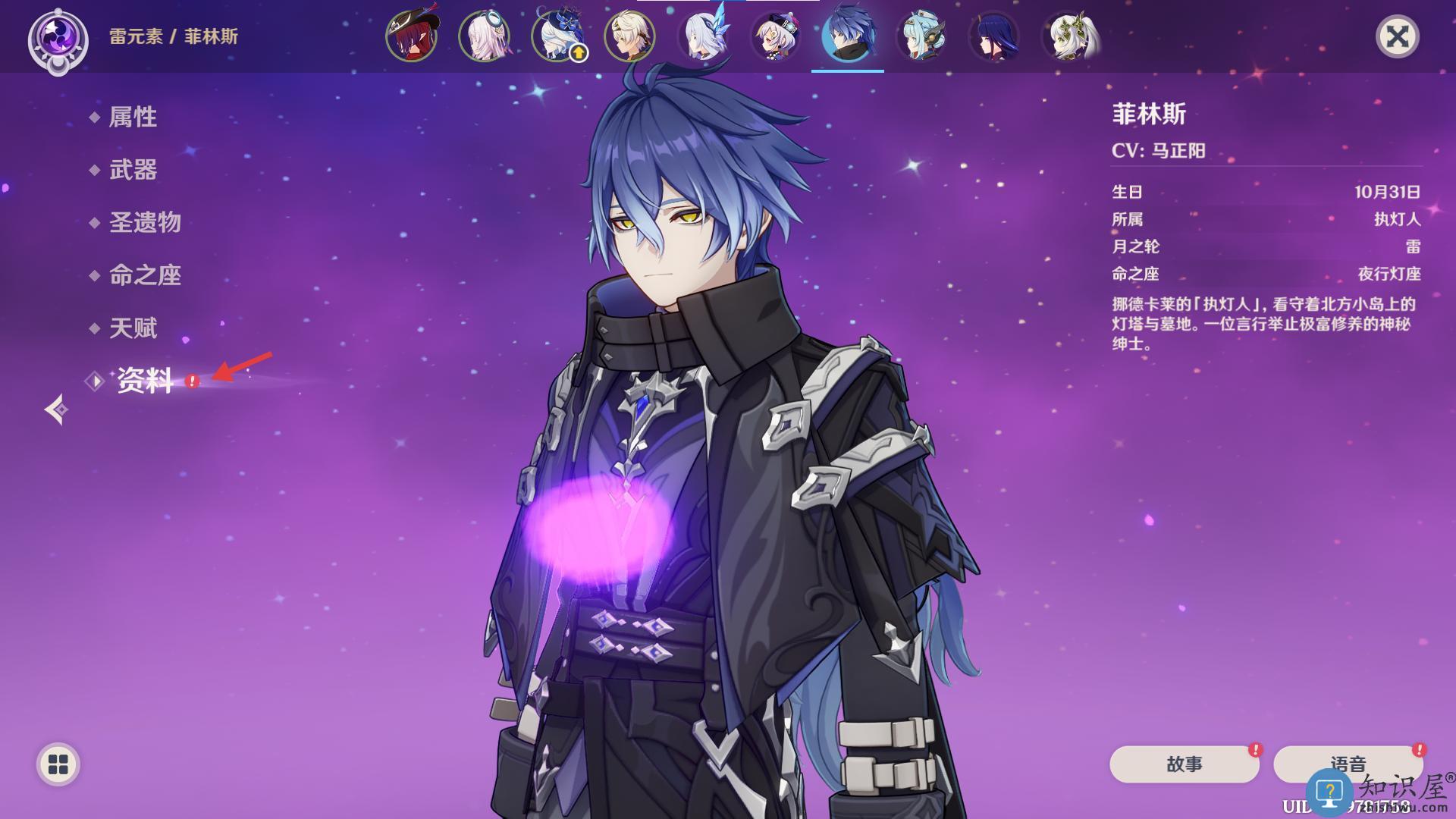Select the 武器 (Weapon) menu entry
The height and width of the screenshot is (819, 1456).
(x=133, y=170)
